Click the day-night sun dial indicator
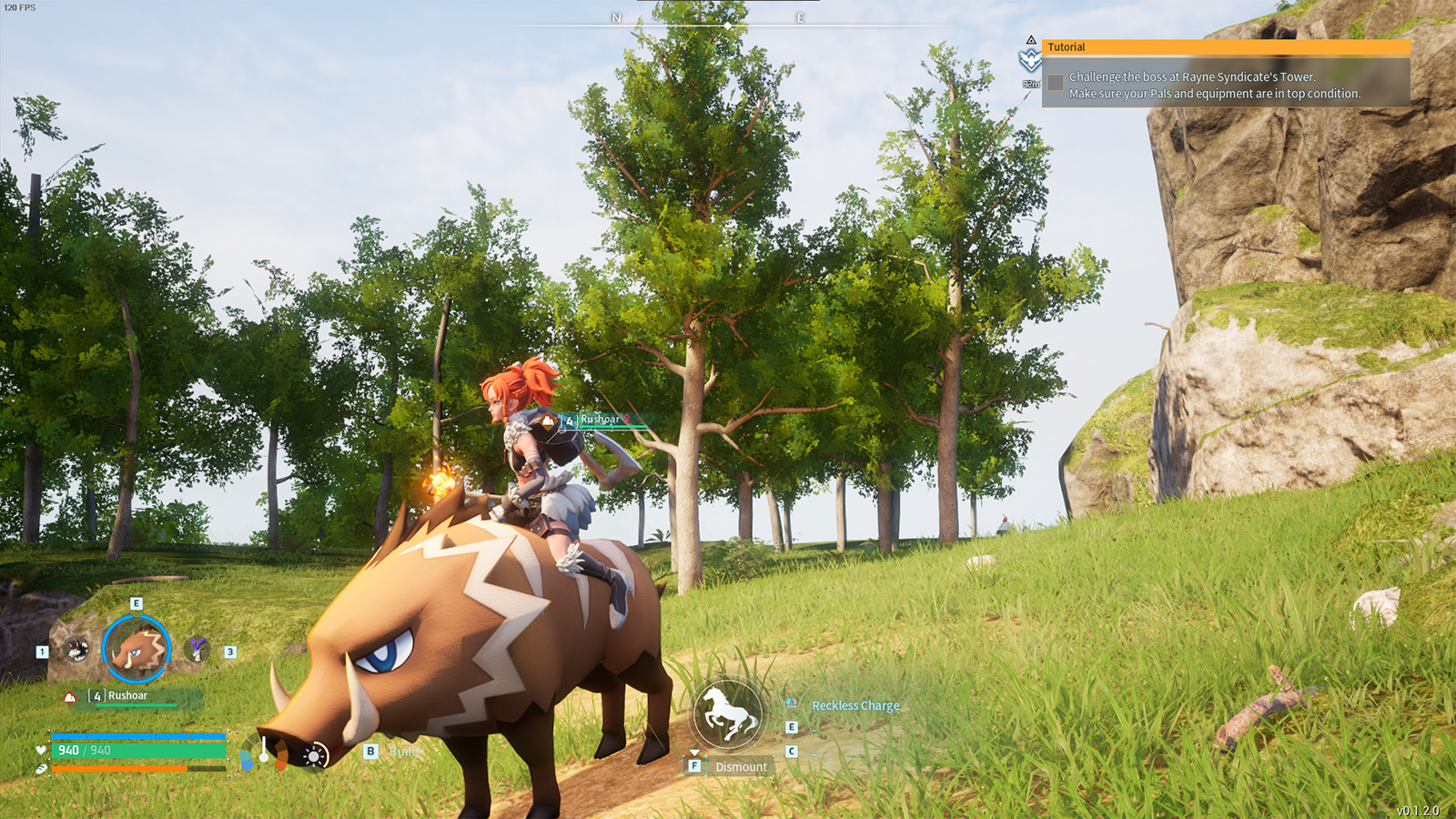 (x=313, y=753)
